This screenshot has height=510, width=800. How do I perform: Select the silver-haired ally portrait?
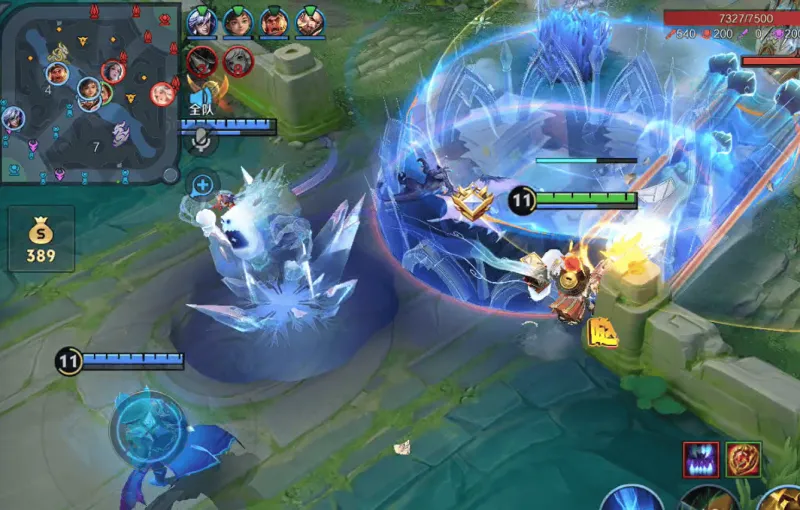pos(201,21)
